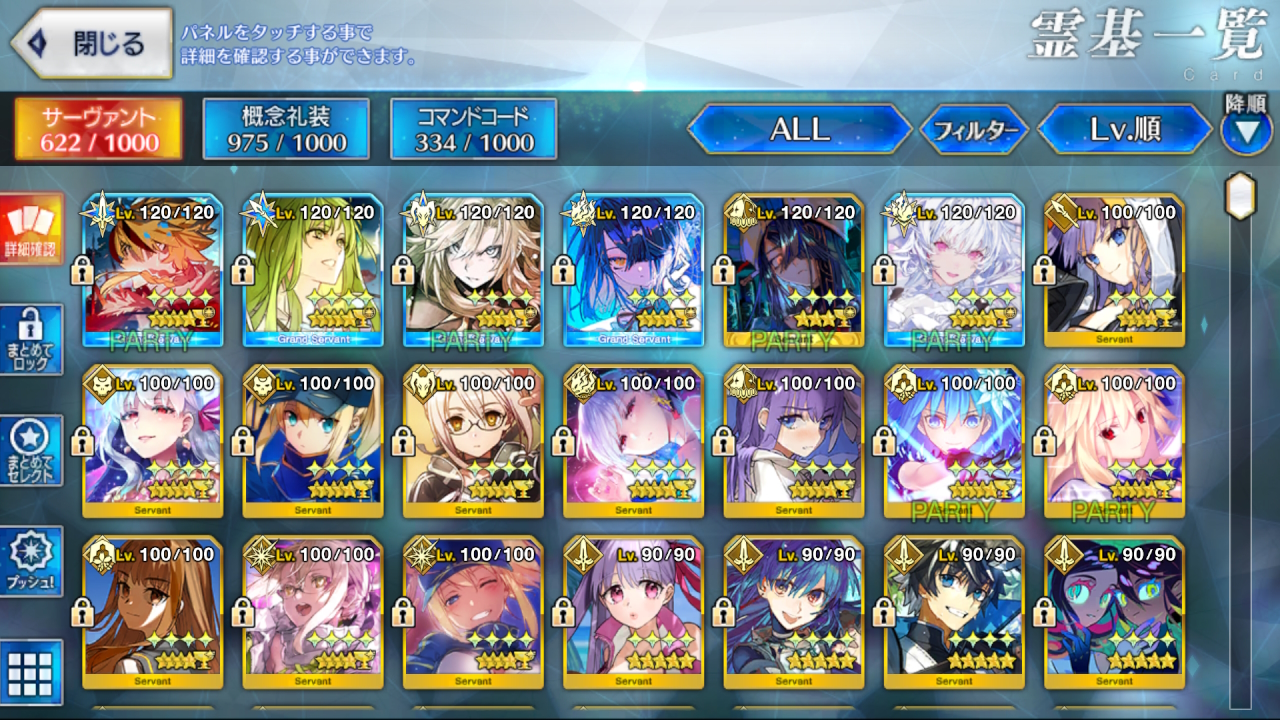Click the scrollbar handle on the right
1280x720 pixels.
(x=1240, y=195)
